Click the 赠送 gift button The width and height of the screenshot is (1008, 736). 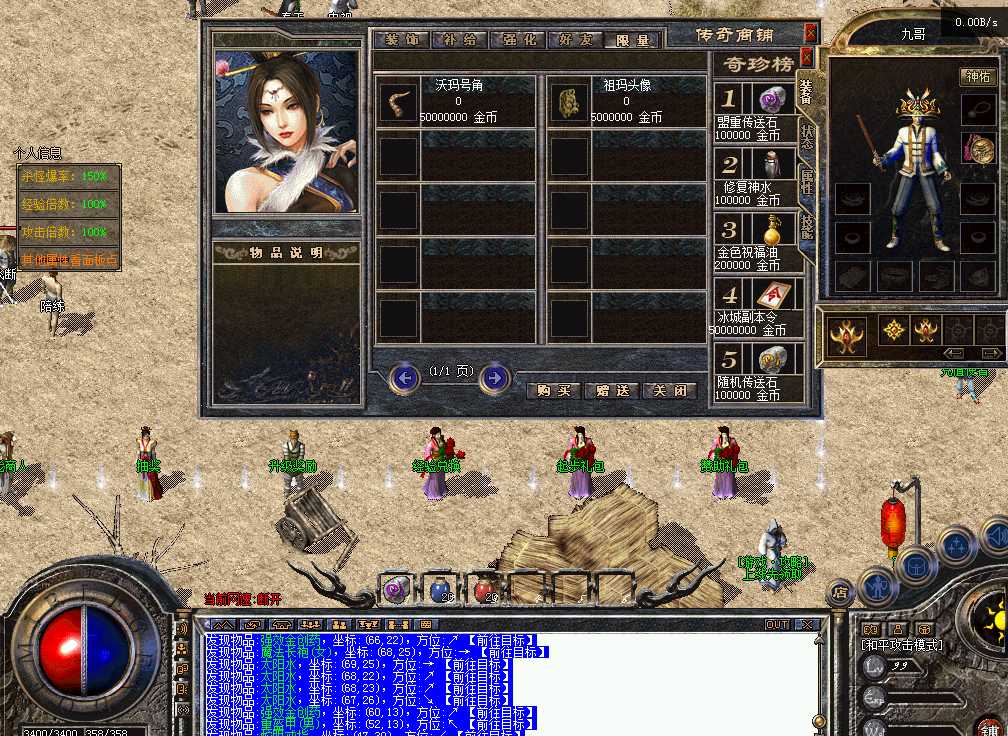(612, 391)
